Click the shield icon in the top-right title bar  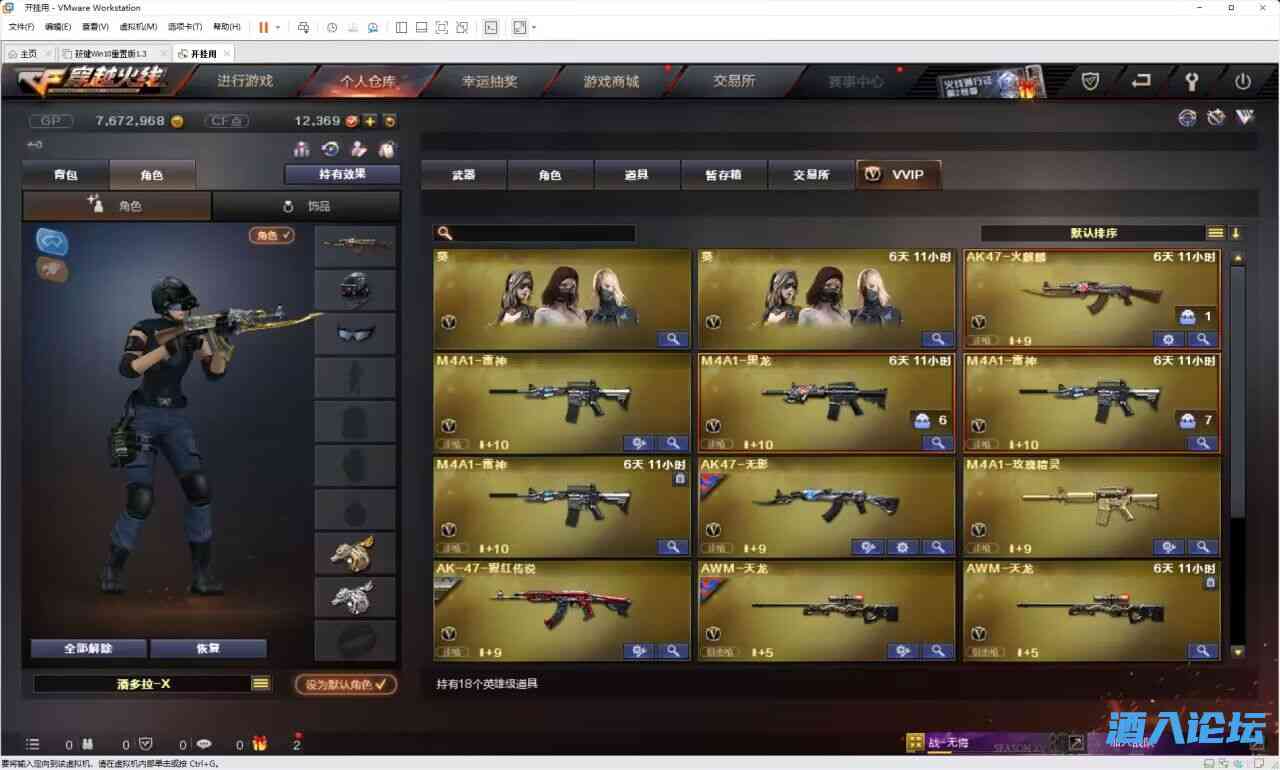click(1090, 82)
